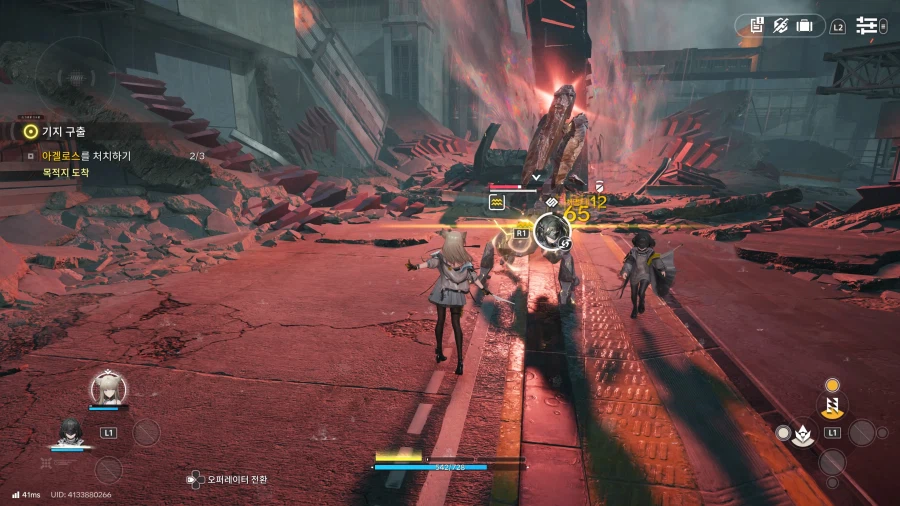
Task: Click the crossed-out lightning icon in top bar
Action: click(781, 25)
